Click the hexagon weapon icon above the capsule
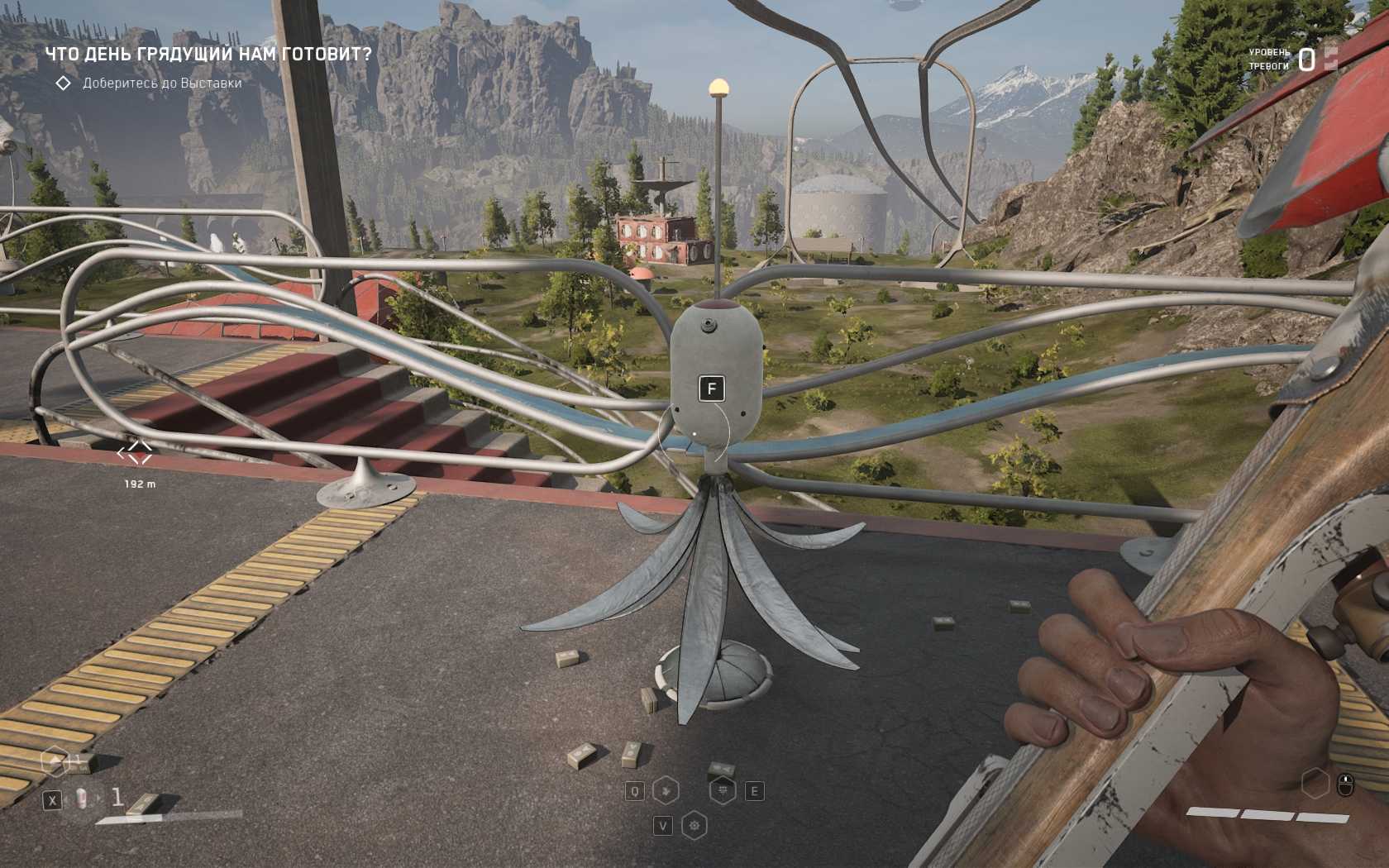Viewport: 1389px width, 868px height. pos(55,761)
